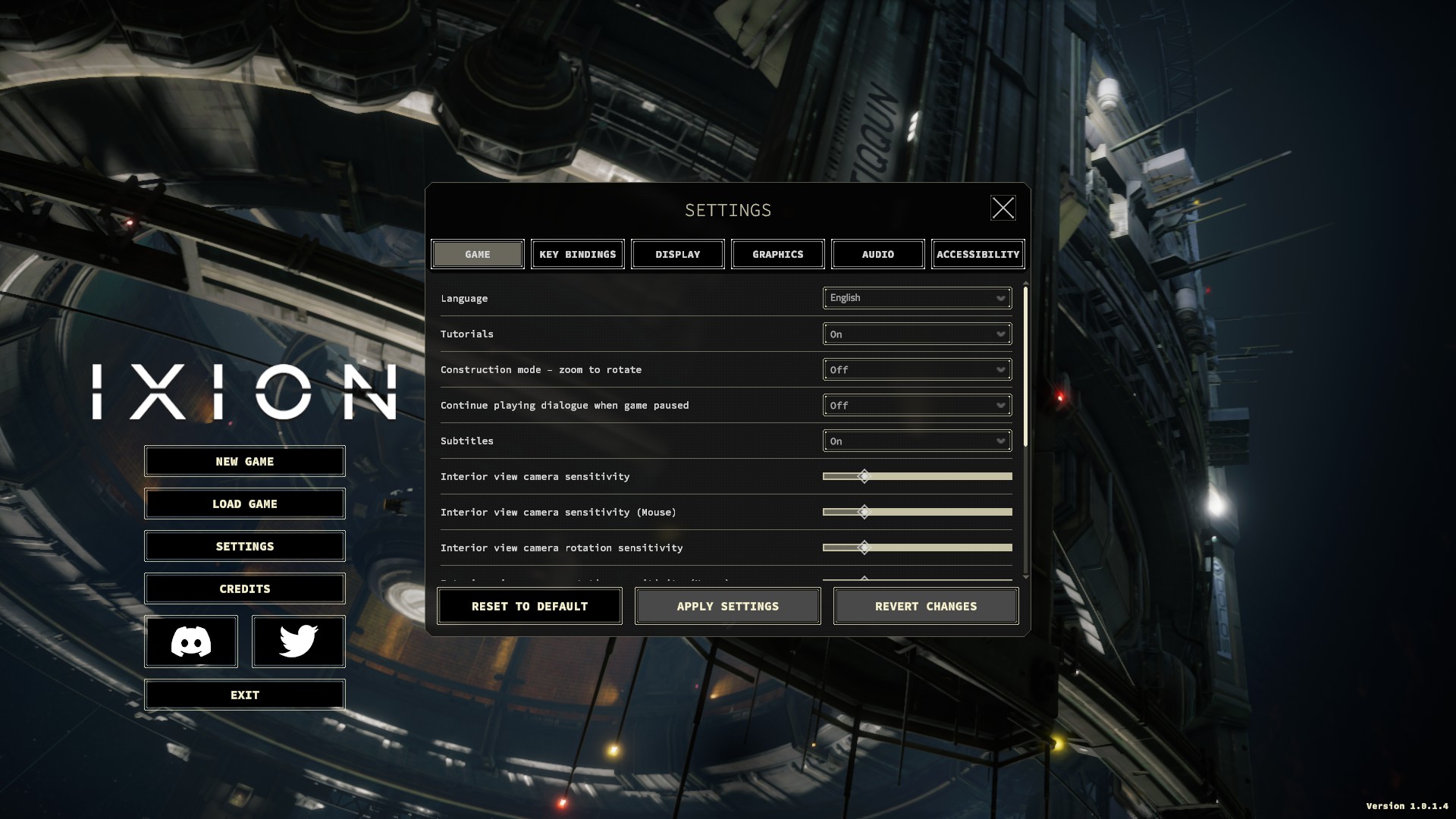The width and height of the screenshot is (1456, 819).
Task: Open the Language dropdown
Action: 917,298
